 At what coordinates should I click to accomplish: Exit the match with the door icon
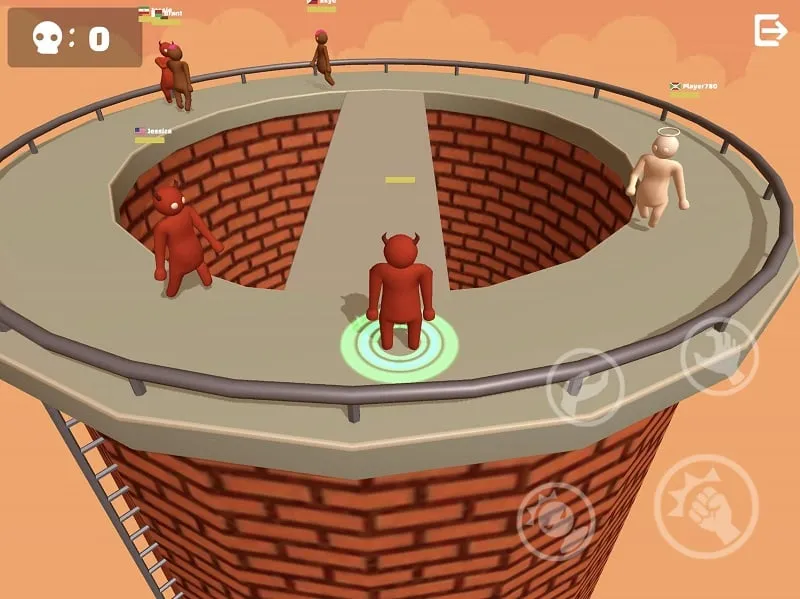[x=770, y=31]
